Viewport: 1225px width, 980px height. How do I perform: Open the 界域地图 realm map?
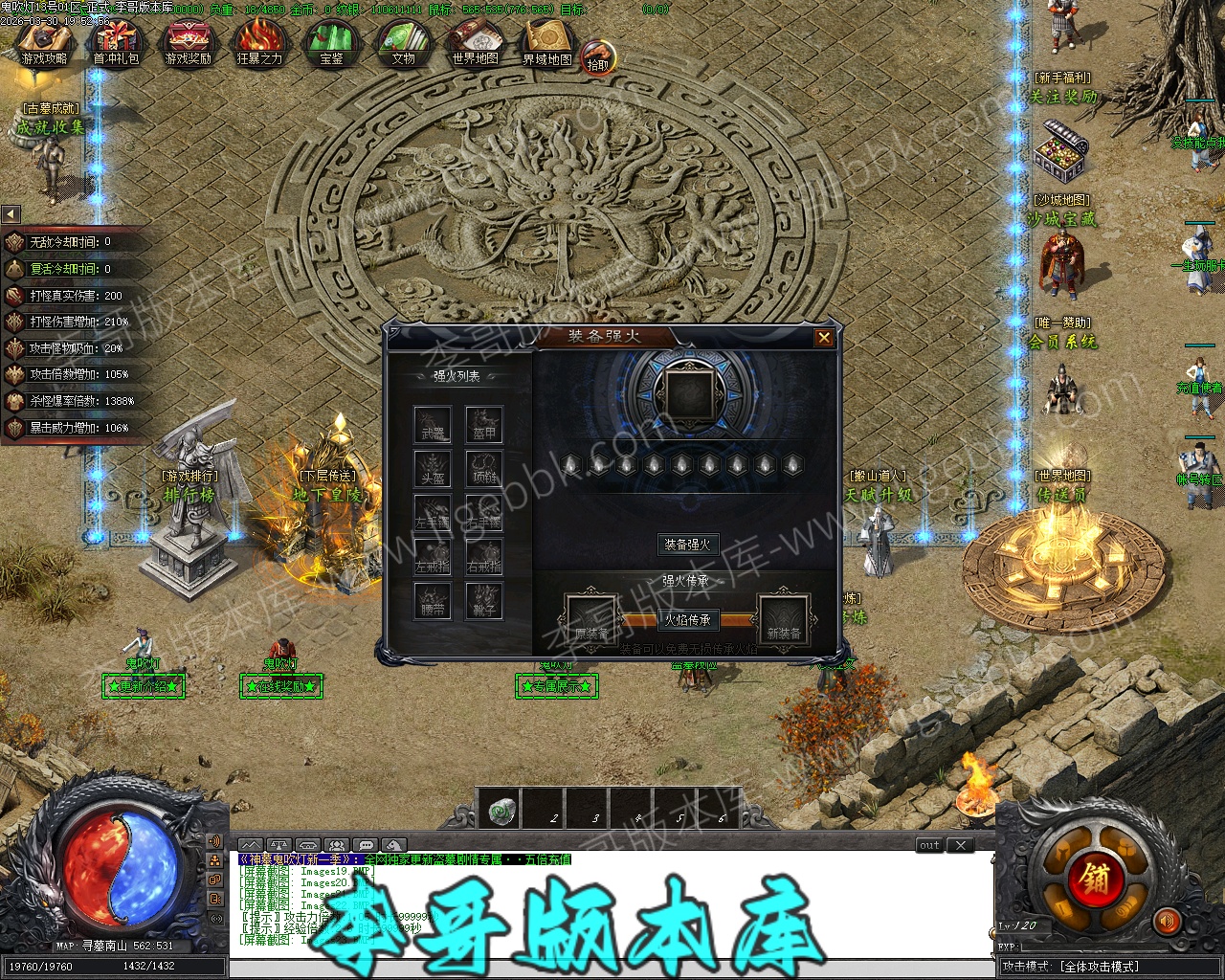pyautogui.click(x=546, y=45)
